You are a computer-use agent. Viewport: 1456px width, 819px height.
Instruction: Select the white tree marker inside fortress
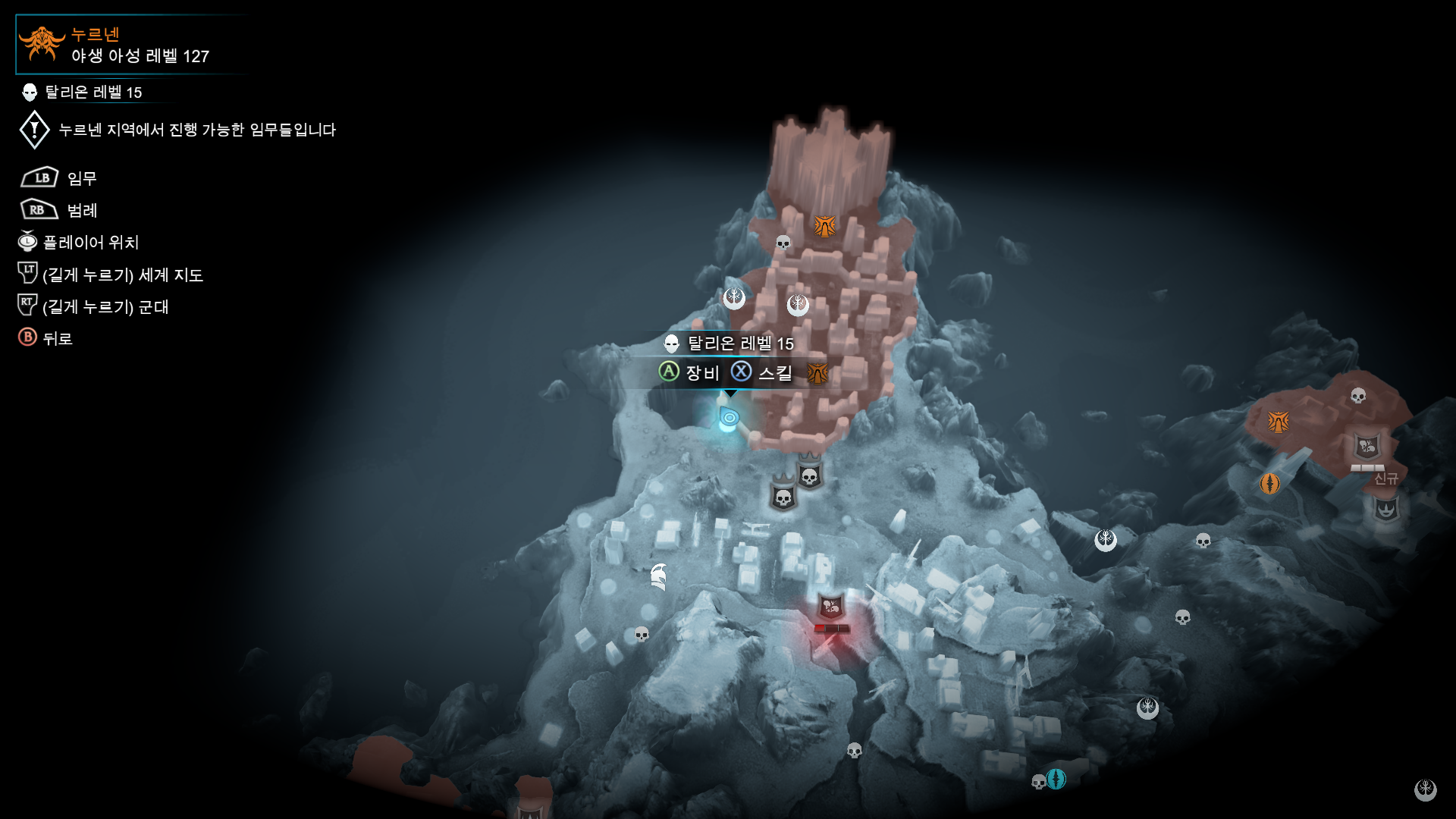point(797,305)
